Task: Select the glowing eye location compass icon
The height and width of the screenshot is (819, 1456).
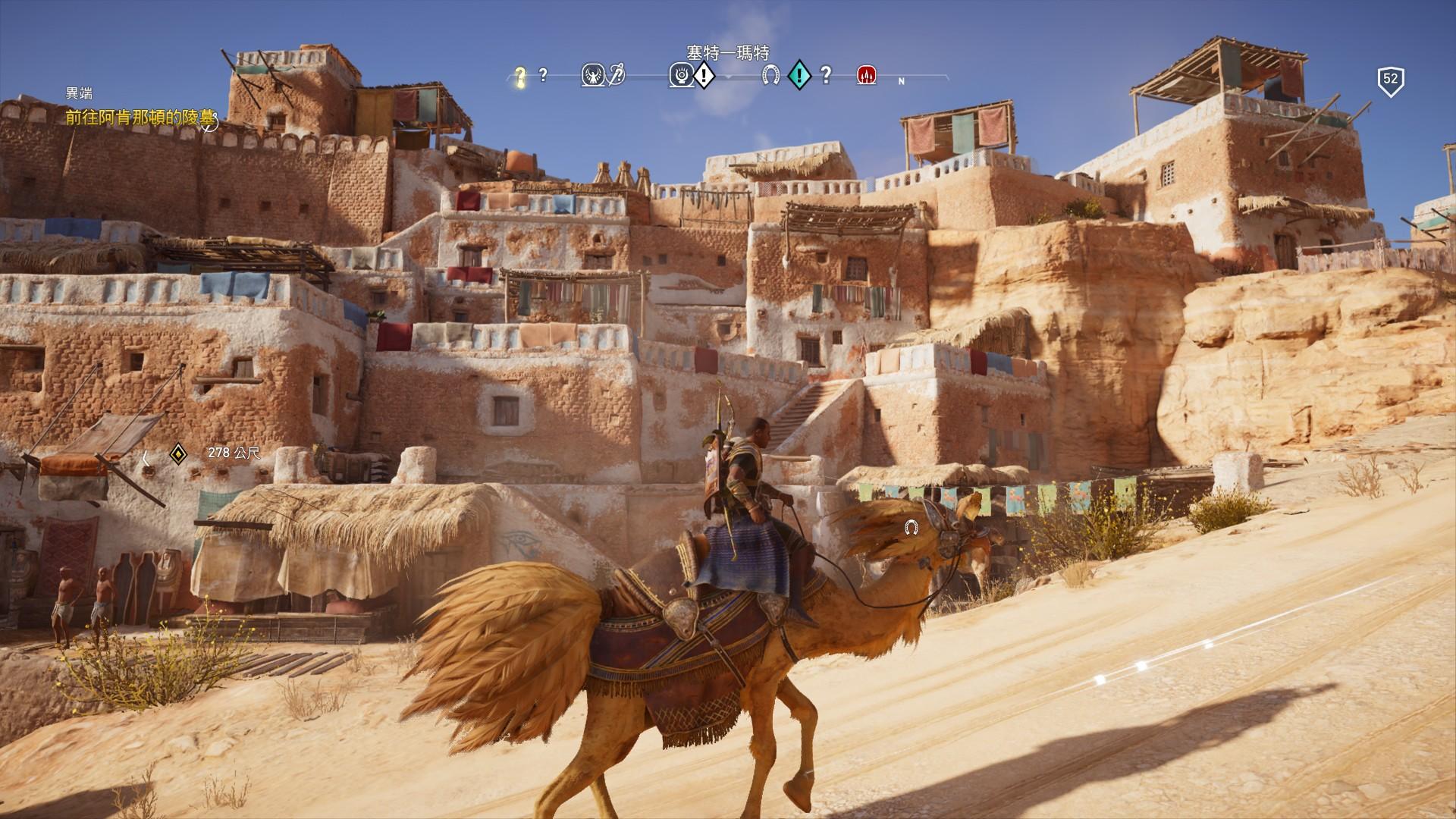Action: coord(679,75)
